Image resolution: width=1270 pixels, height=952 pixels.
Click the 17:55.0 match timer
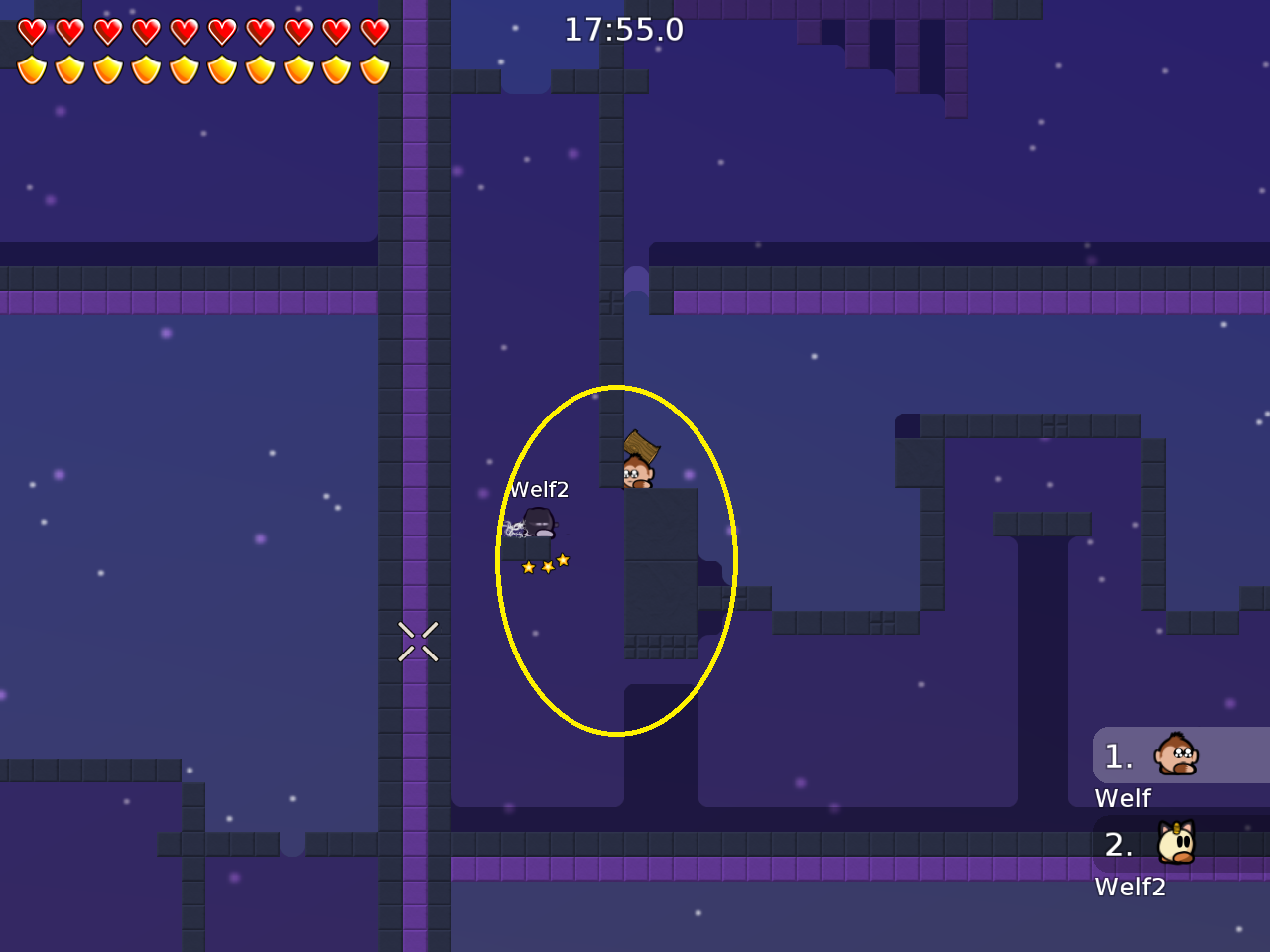(624, 30)
